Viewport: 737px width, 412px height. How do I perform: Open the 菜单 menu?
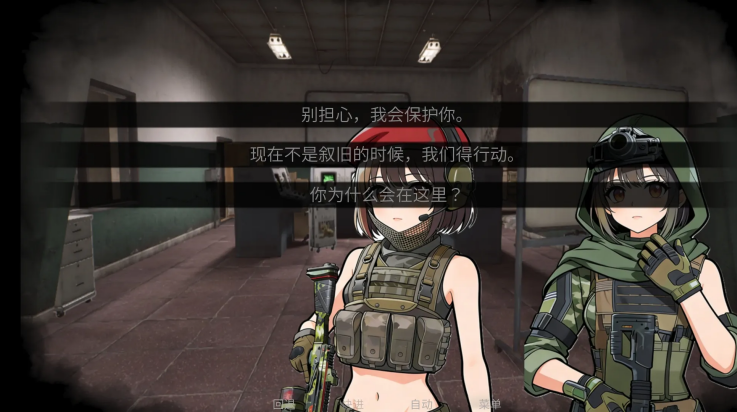(x=490, y=404)
